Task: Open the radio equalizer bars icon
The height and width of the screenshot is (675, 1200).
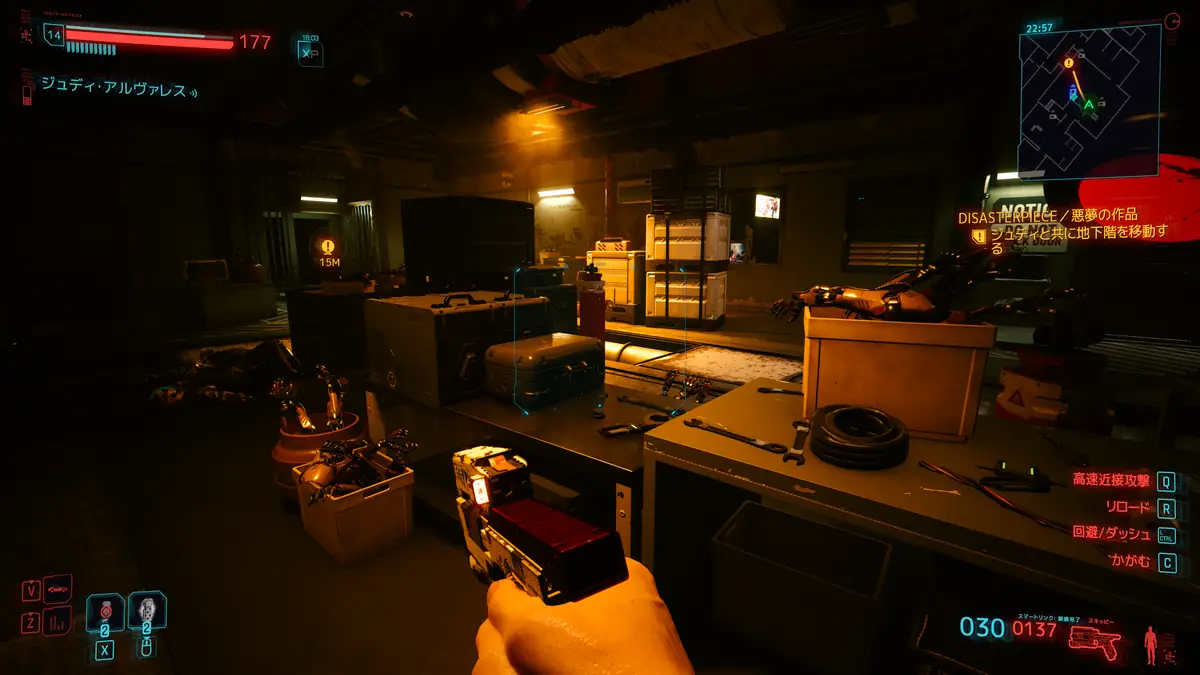Action: coord(58,621)
